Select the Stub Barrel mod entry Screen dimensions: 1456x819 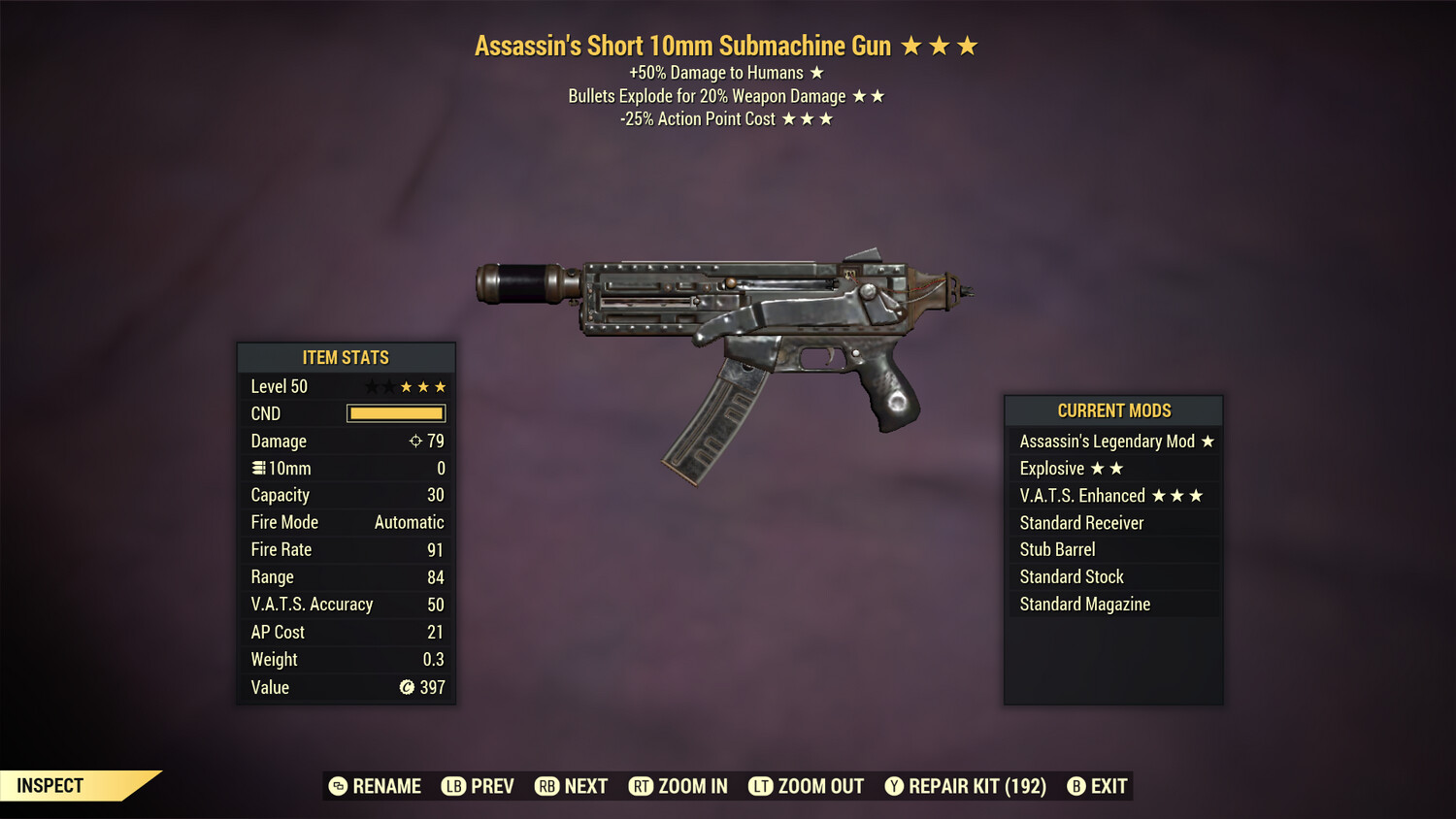[x=1057, y=549]
